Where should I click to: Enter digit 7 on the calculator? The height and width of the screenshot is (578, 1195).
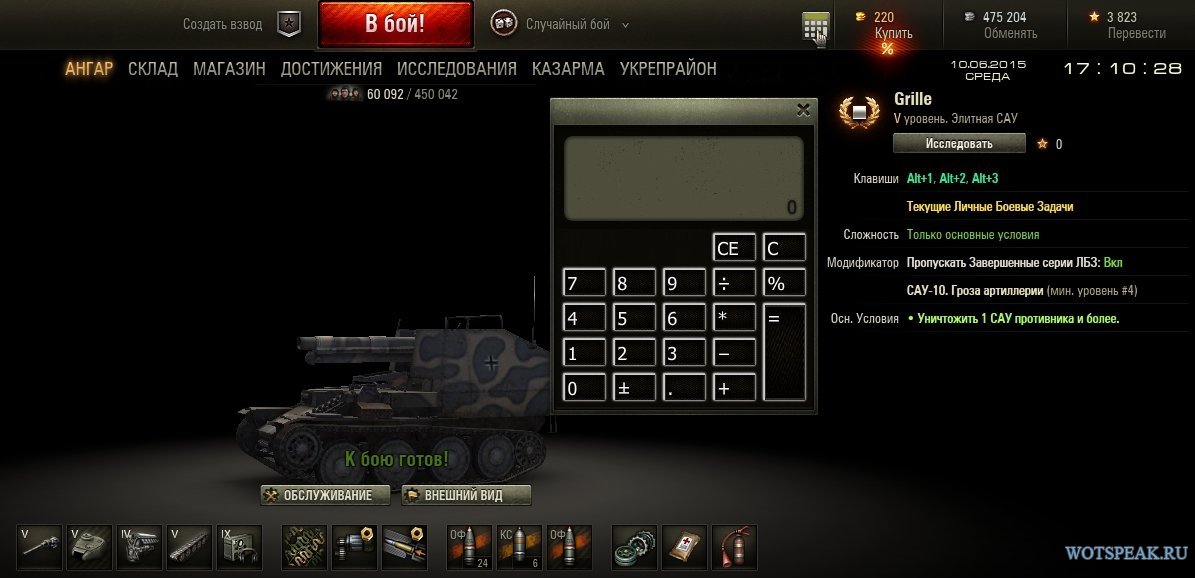pos(584,283)
